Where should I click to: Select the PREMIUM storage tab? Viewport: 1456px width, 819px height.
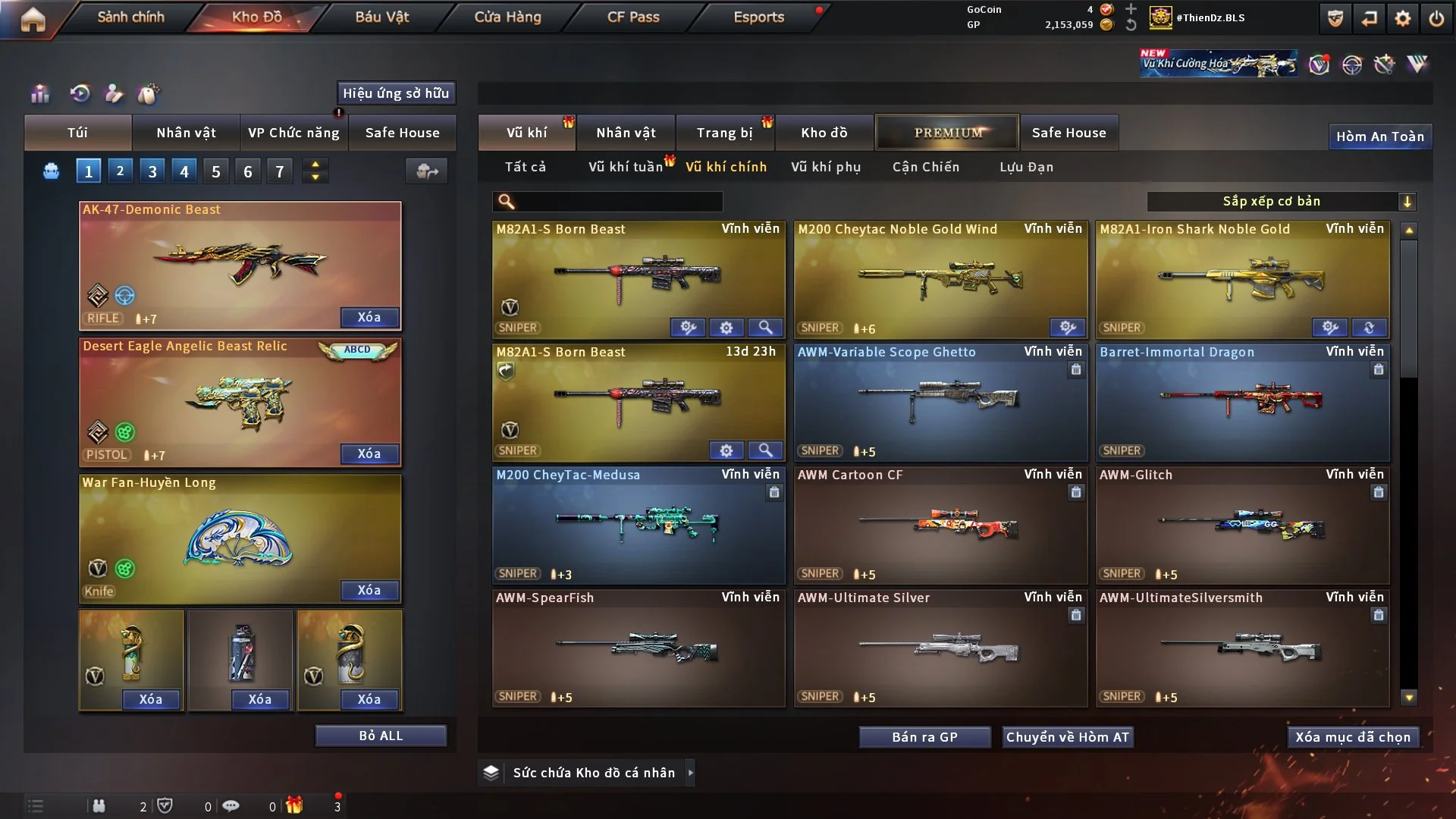tap(947, 133)
